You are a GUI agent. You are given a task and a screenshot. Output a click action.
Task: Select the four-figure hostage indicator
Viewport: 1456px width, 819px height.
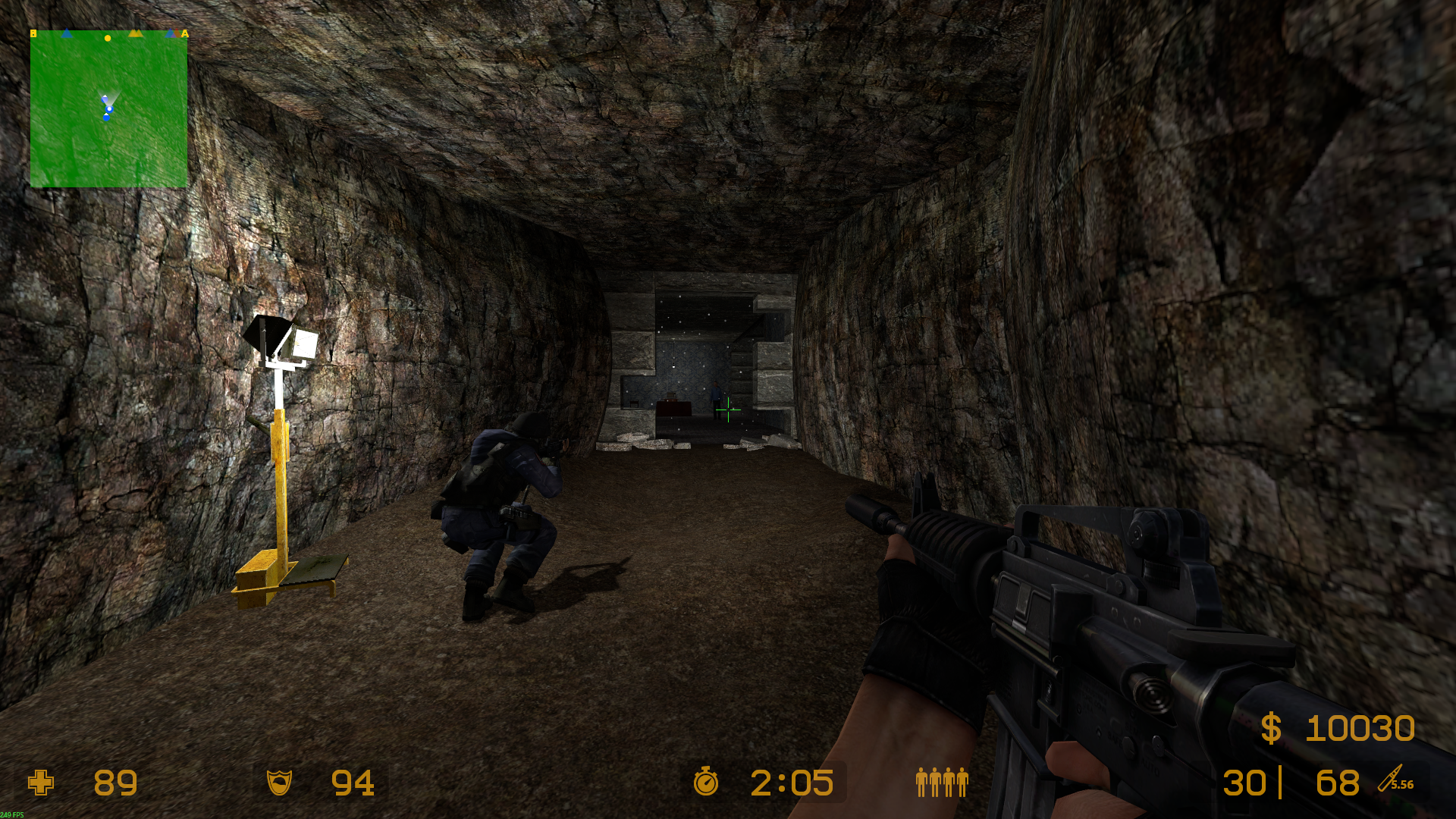point(942,782)
